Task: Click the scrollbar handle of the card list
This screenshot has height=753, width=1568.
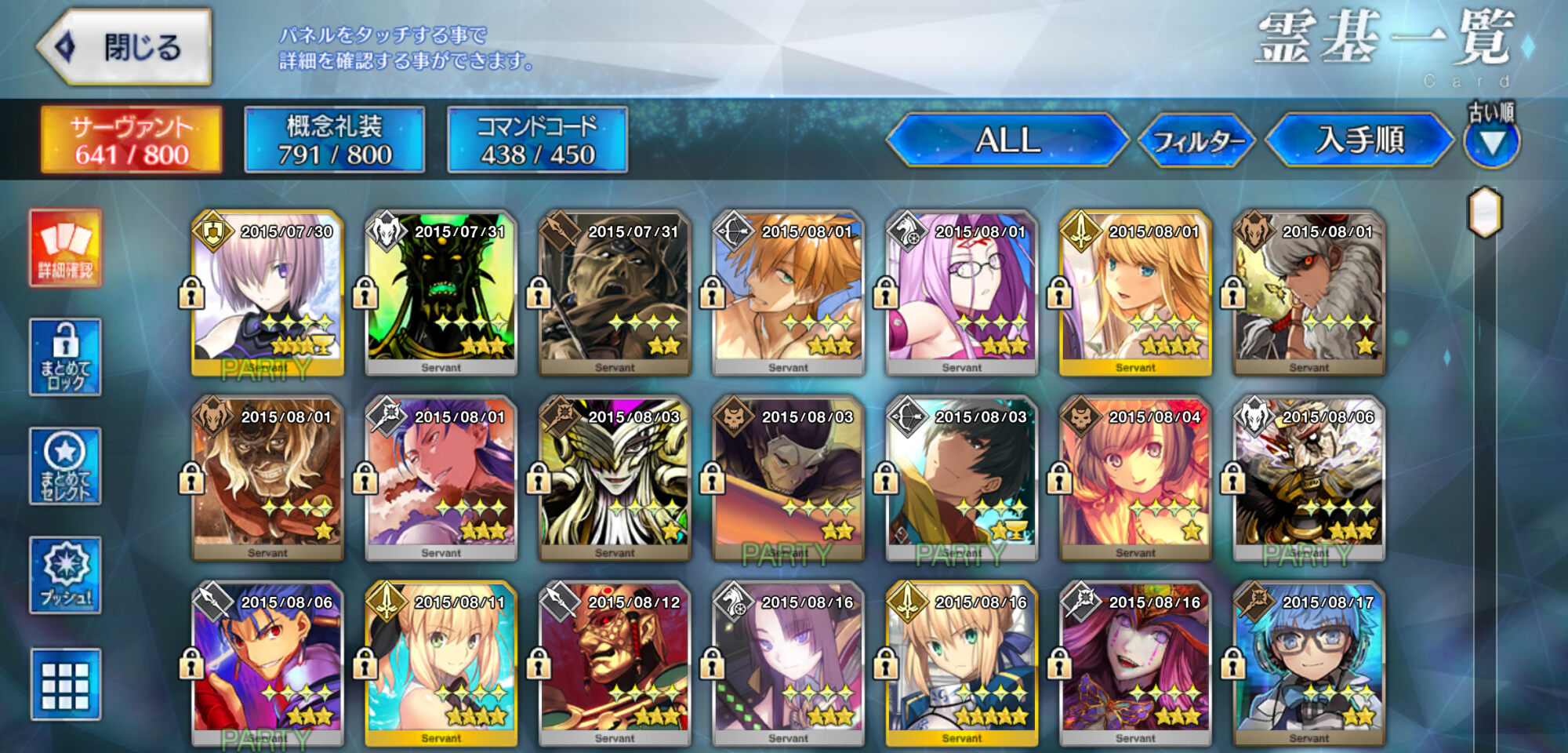Action: tap(1485, 212)
